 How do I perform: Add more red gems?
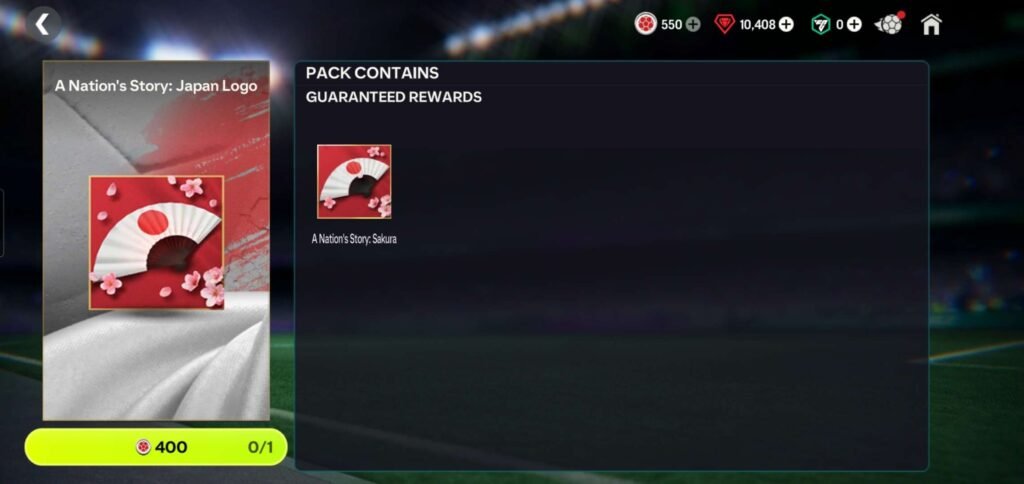click(786, 24)
